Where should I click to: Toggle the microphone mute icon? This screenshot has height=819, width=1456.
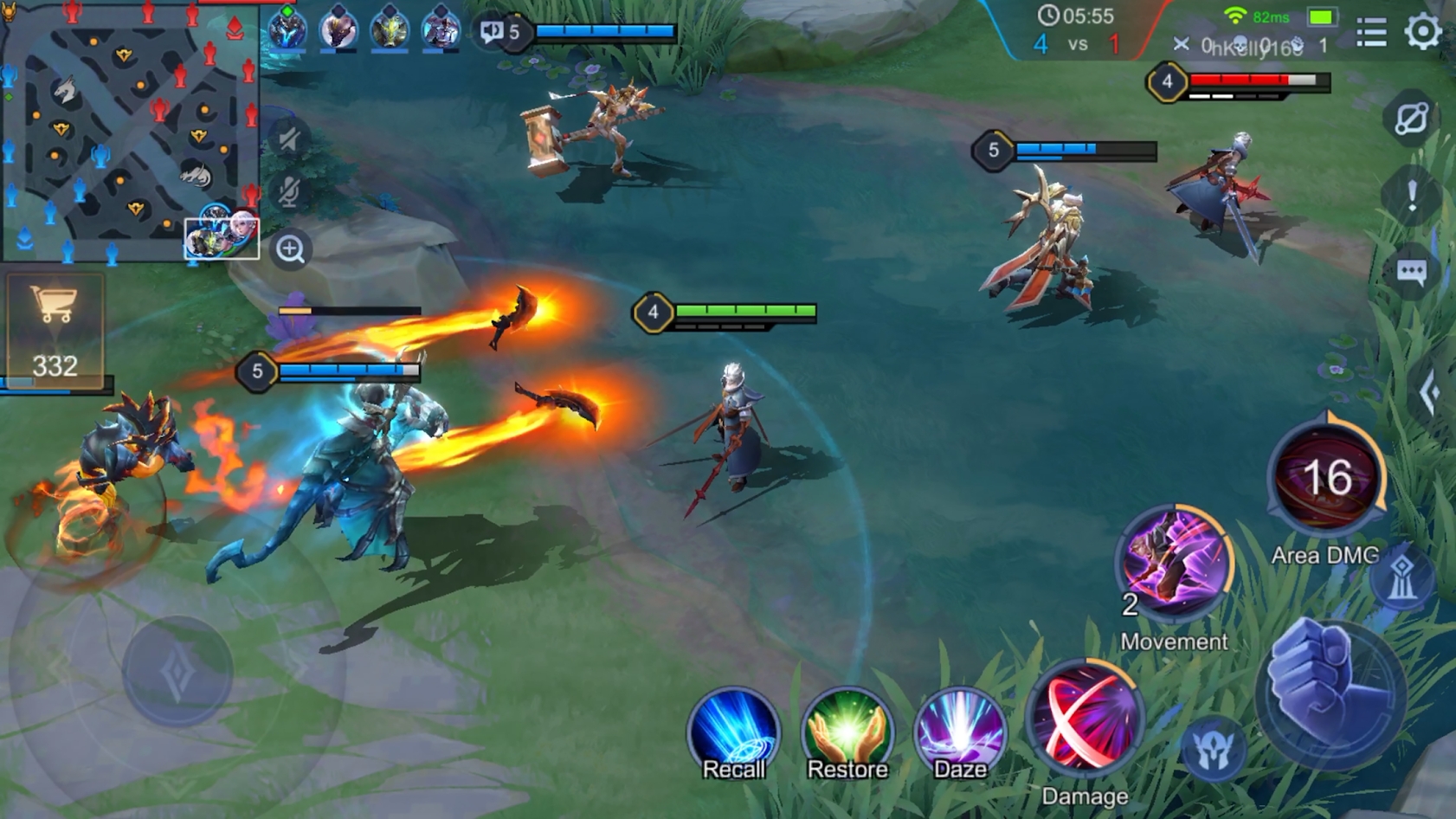289,192
